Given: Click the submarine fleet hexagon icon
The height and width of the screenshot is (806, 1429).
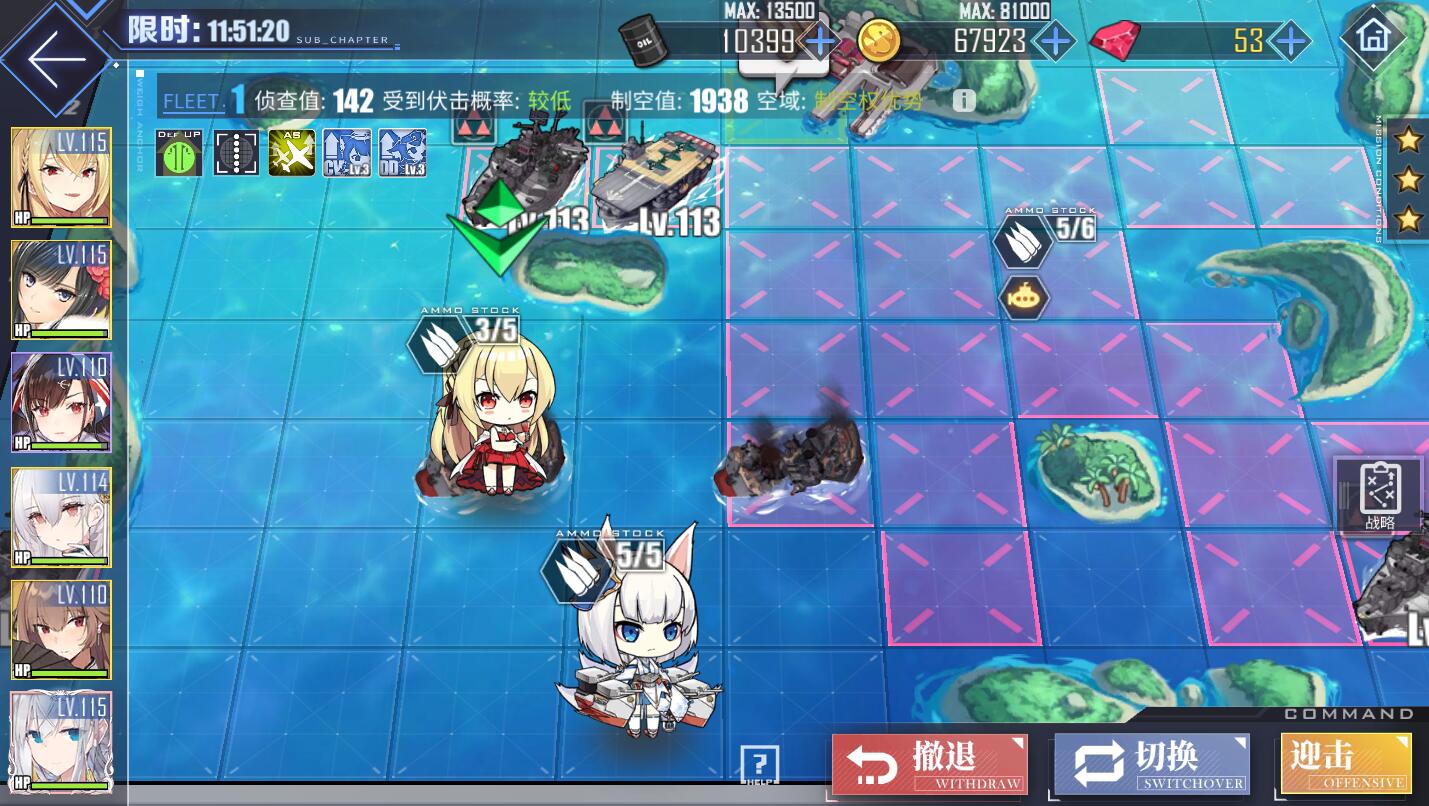Looking at the screenshot, I should pyautogui.click(x=1023, y=297).
